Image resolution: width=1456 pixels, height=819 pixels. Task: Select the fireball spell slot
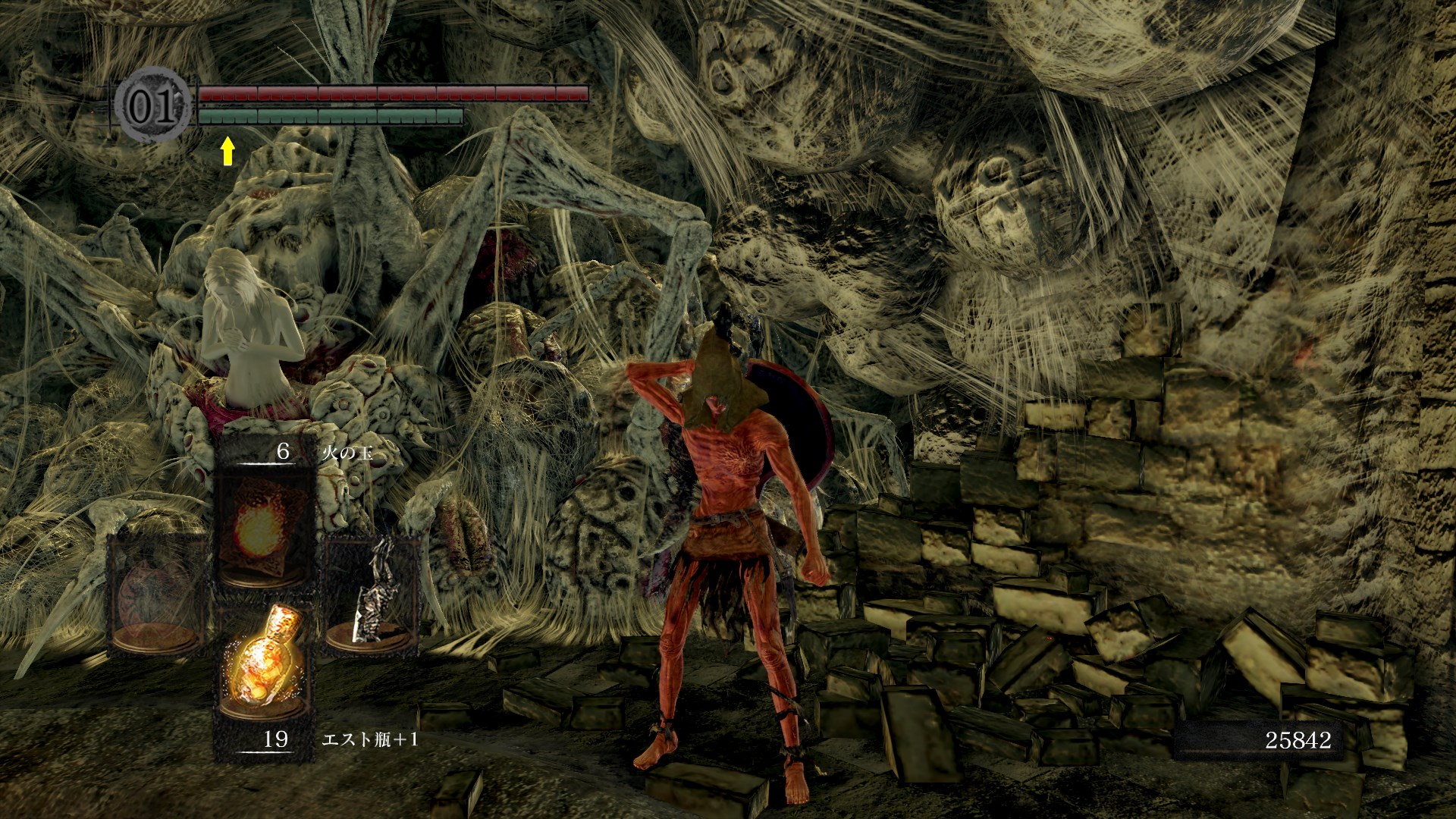pos(265,529)
